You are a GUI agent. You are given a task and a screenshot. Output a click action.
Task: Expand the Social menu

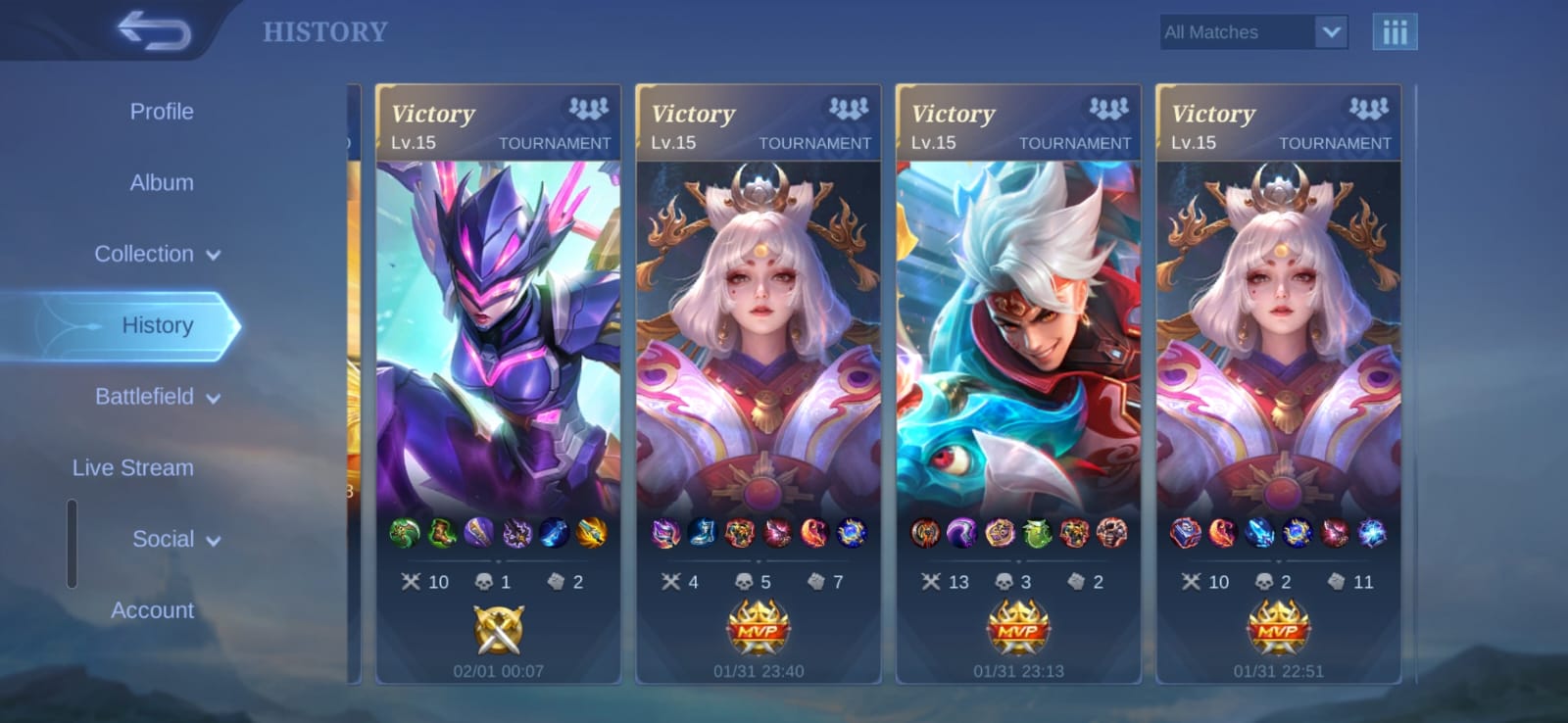[x=176, y=540]
